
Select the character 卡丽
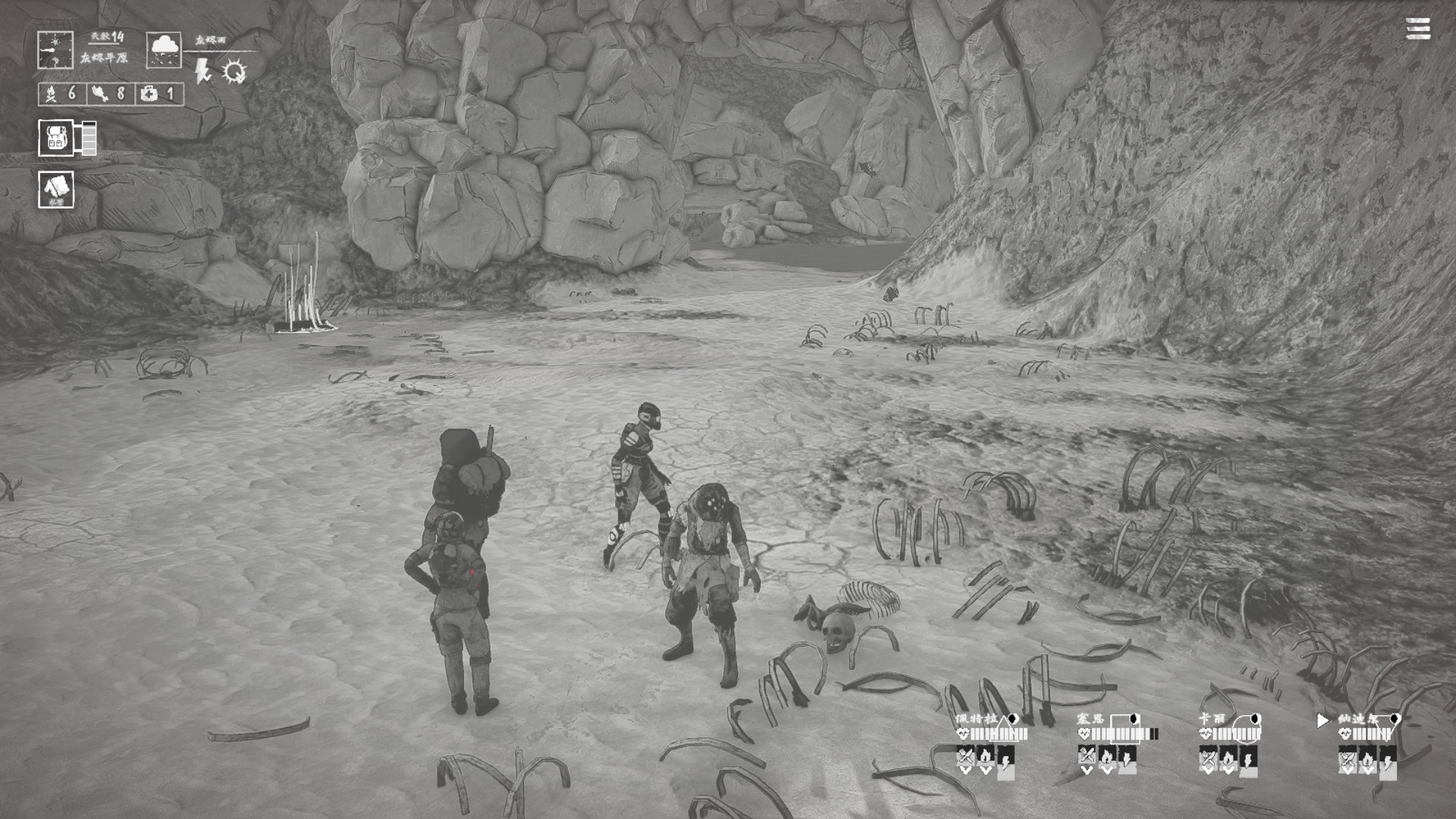click(x=1212, y=719)
